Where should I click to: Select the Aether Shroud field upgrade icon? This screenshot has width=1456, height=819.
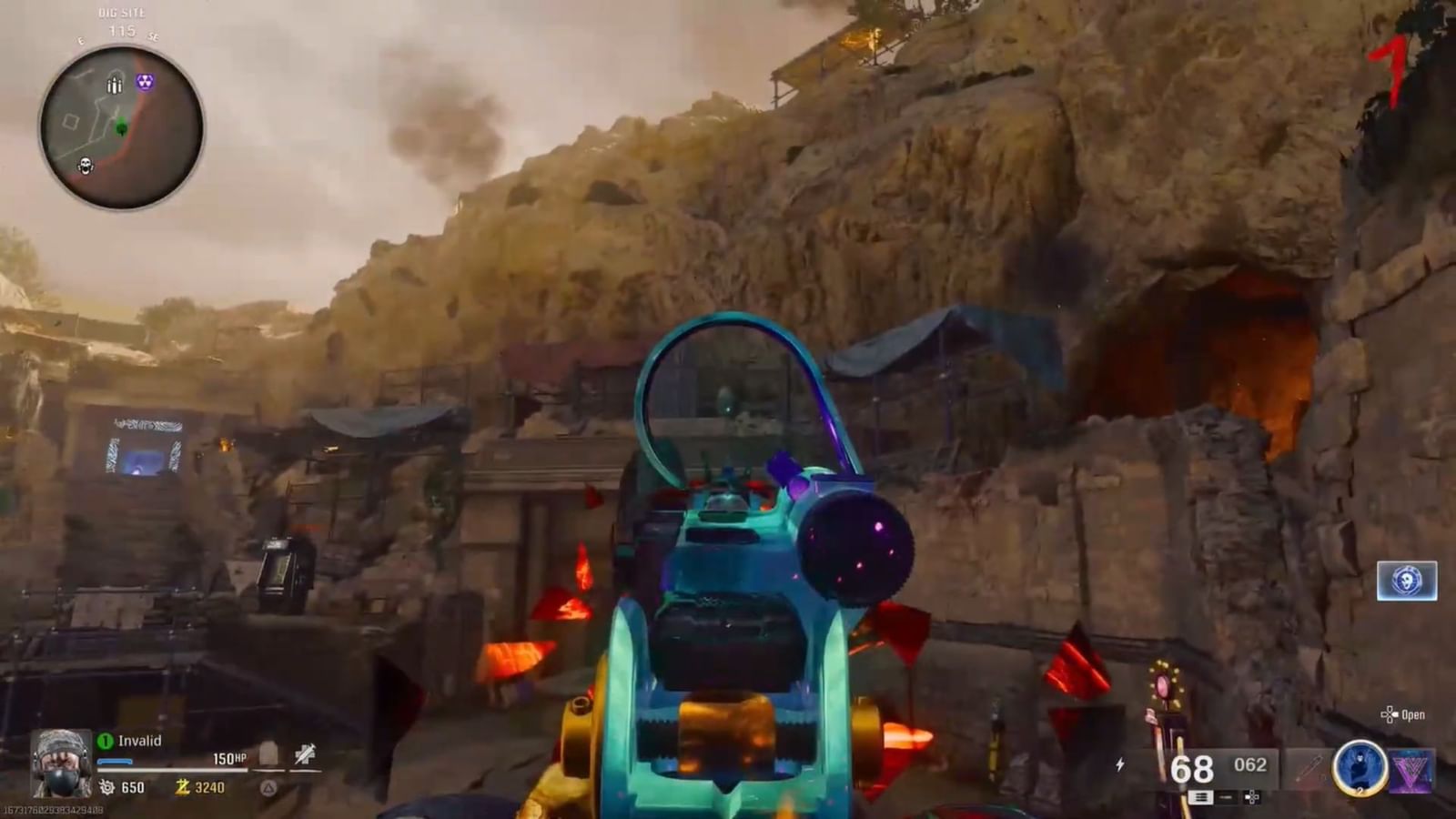1360,770
